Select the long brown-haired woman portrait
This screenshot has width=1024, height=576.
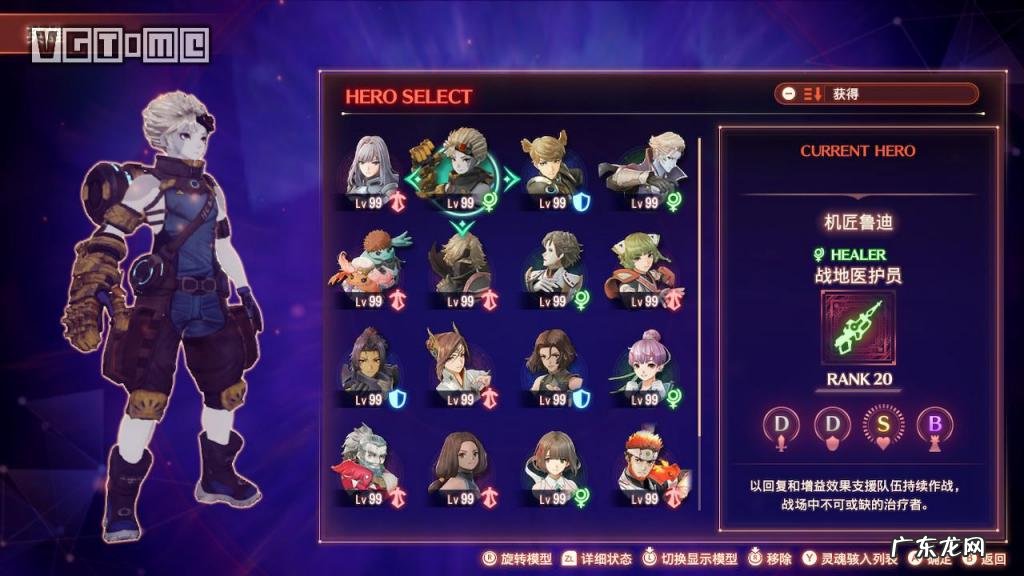point(461,463)
